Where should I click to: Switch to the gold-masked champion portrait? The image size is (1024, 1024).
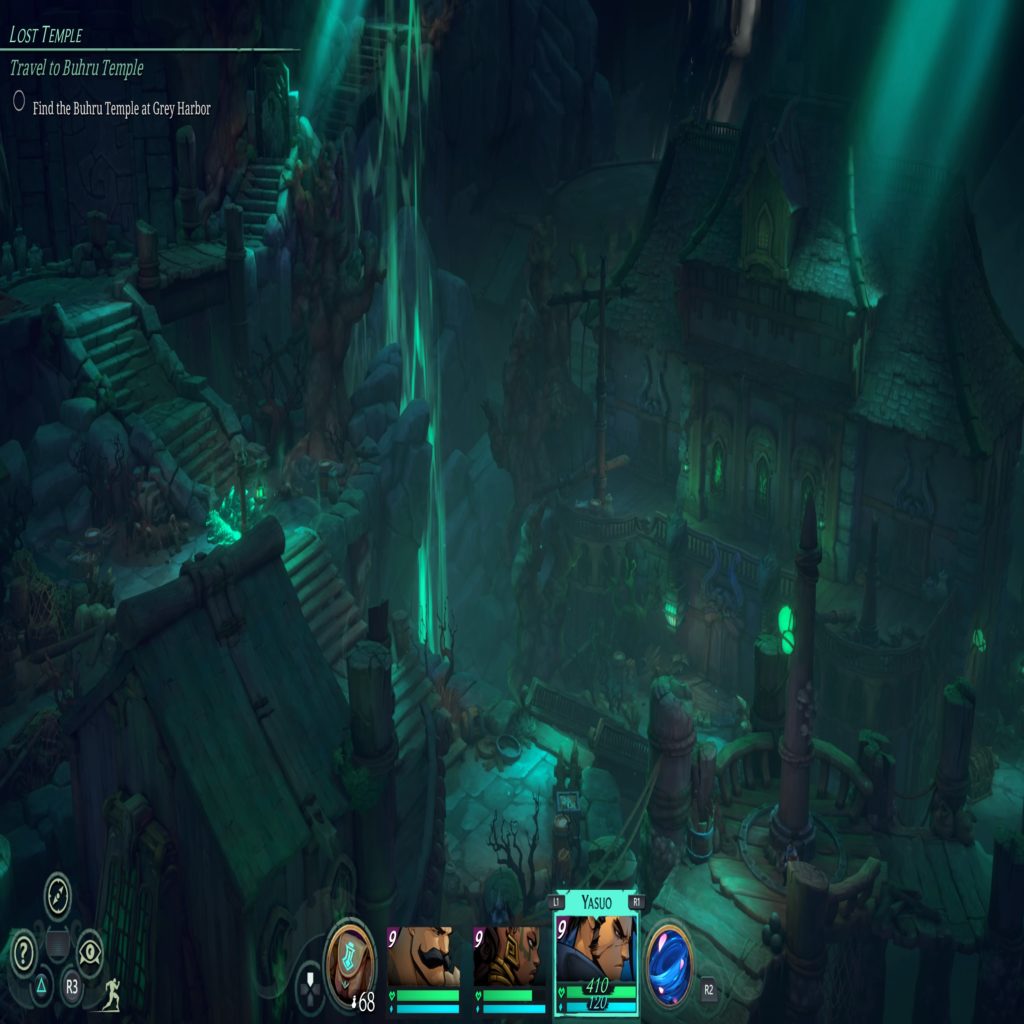[510, 957]
